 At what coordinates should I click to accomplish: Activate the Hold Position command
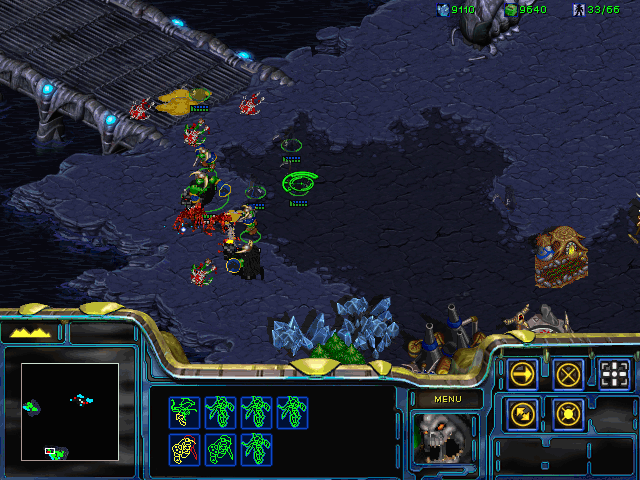click(x=568, y=412)
